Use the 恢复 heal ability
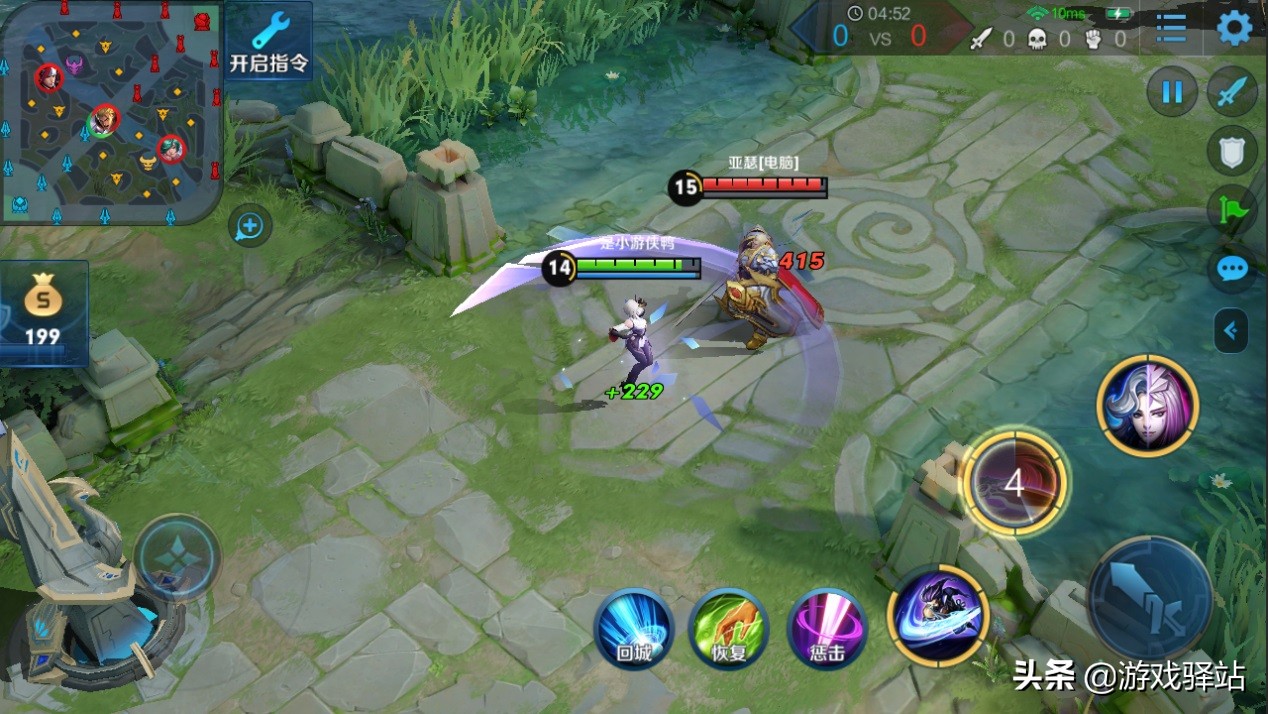The image size is (1268, 714). 729,628
